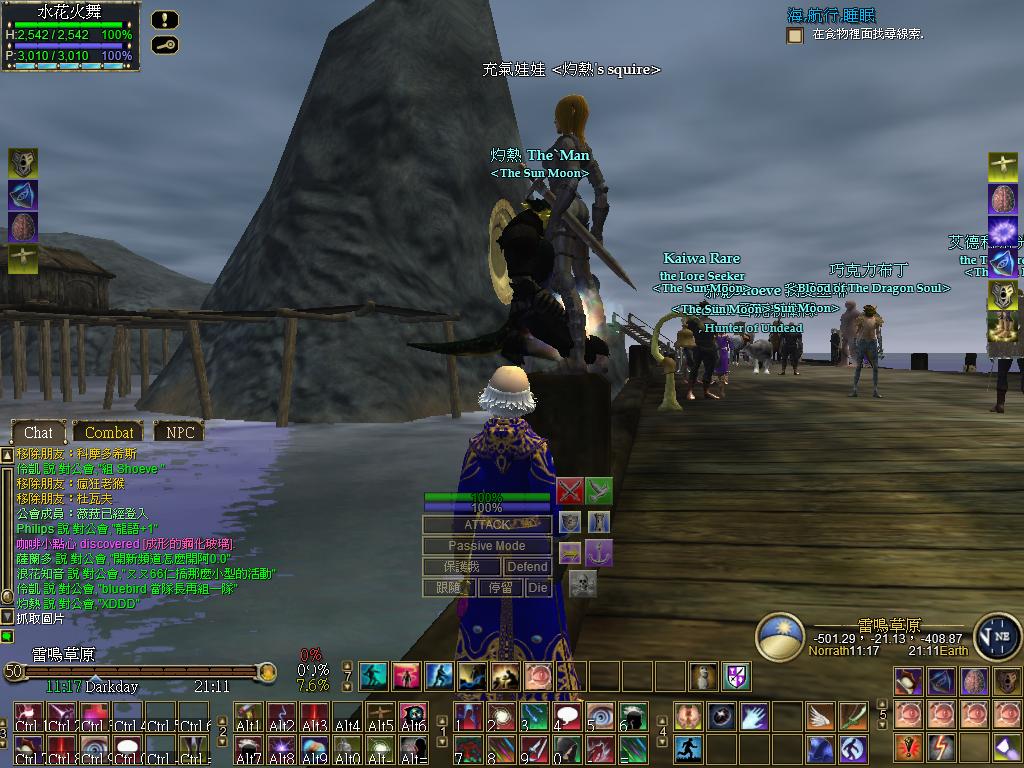The image size is (1024, 768).
Task: Use the speech bubble ability in slot 4
Action: tap(568, 717)
